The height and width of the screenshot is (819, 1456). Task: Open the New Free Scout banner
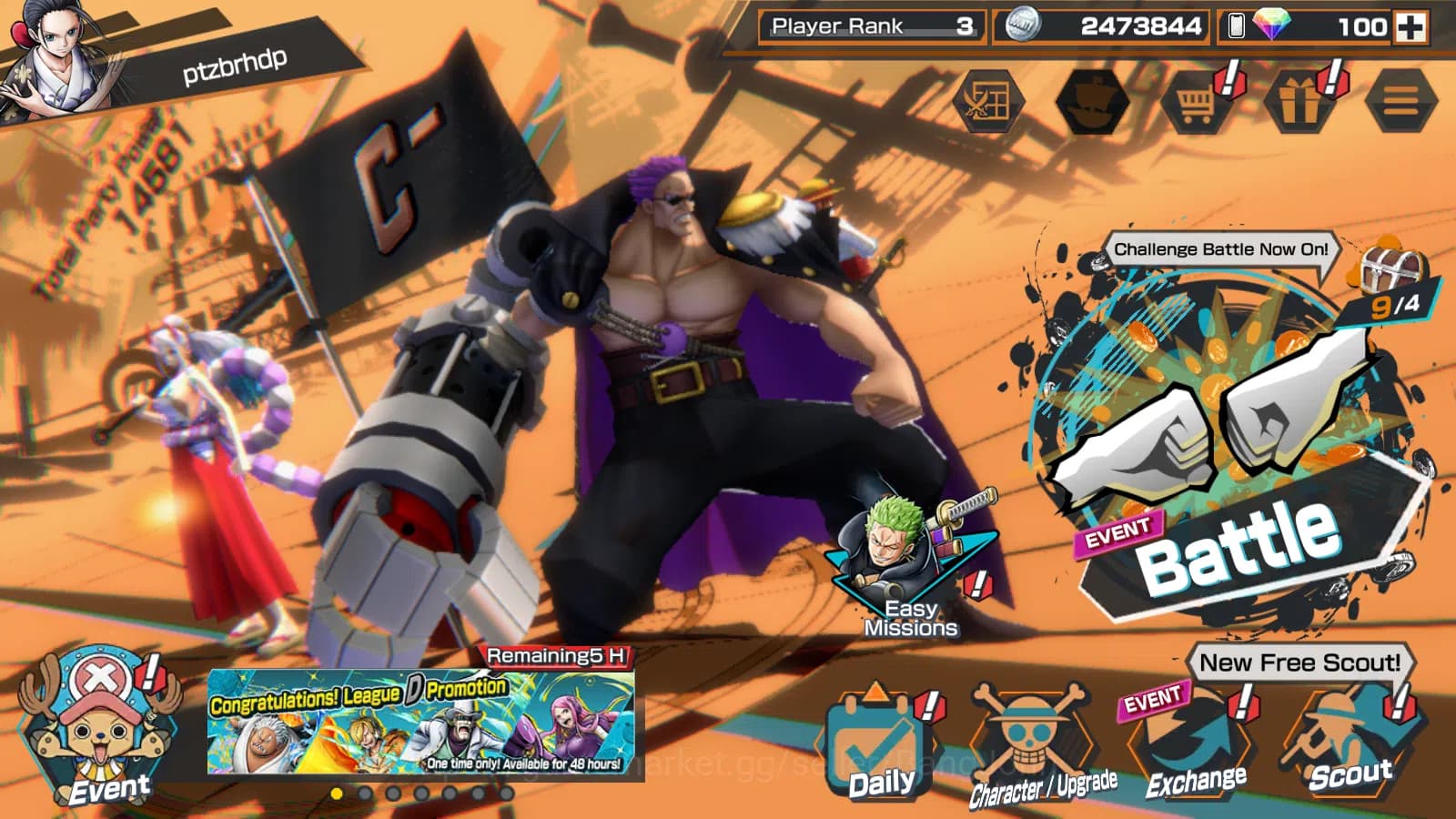1299,663
